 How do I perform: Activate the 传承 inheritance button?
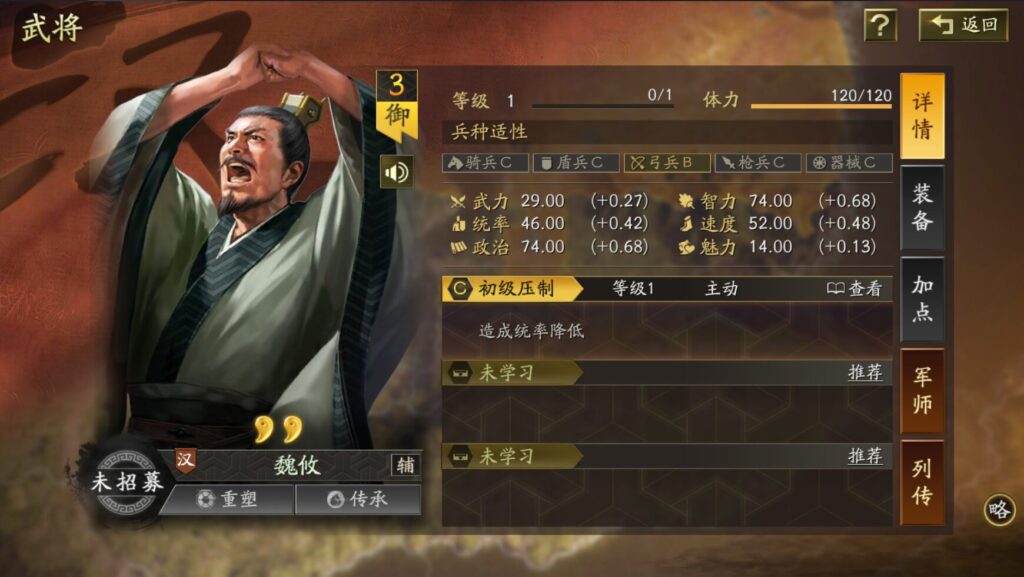pos(357,499)
